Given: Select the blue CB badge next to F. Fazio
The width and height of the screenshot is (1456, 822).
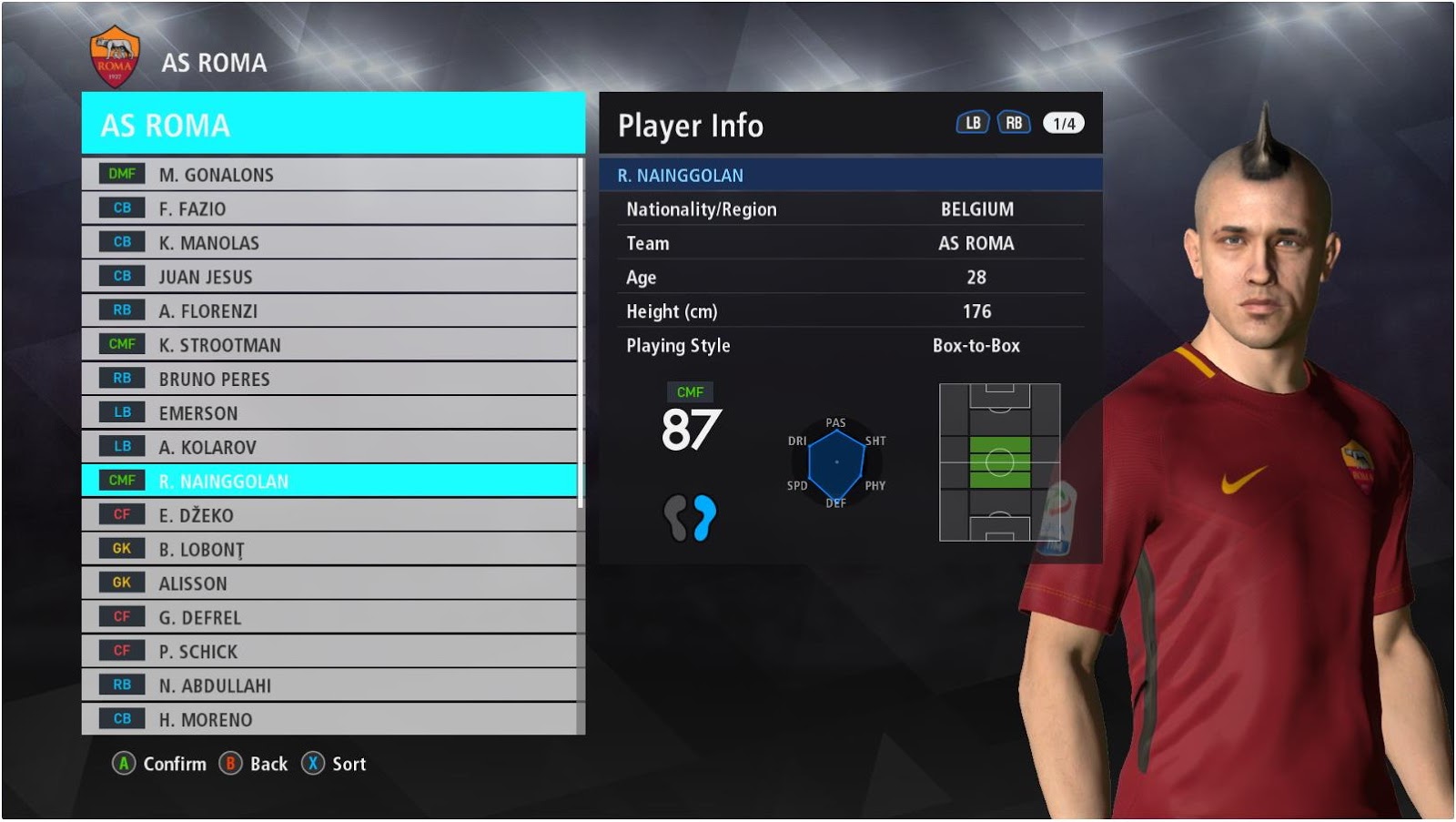Looking at the screenshot, I should [120, 208].
